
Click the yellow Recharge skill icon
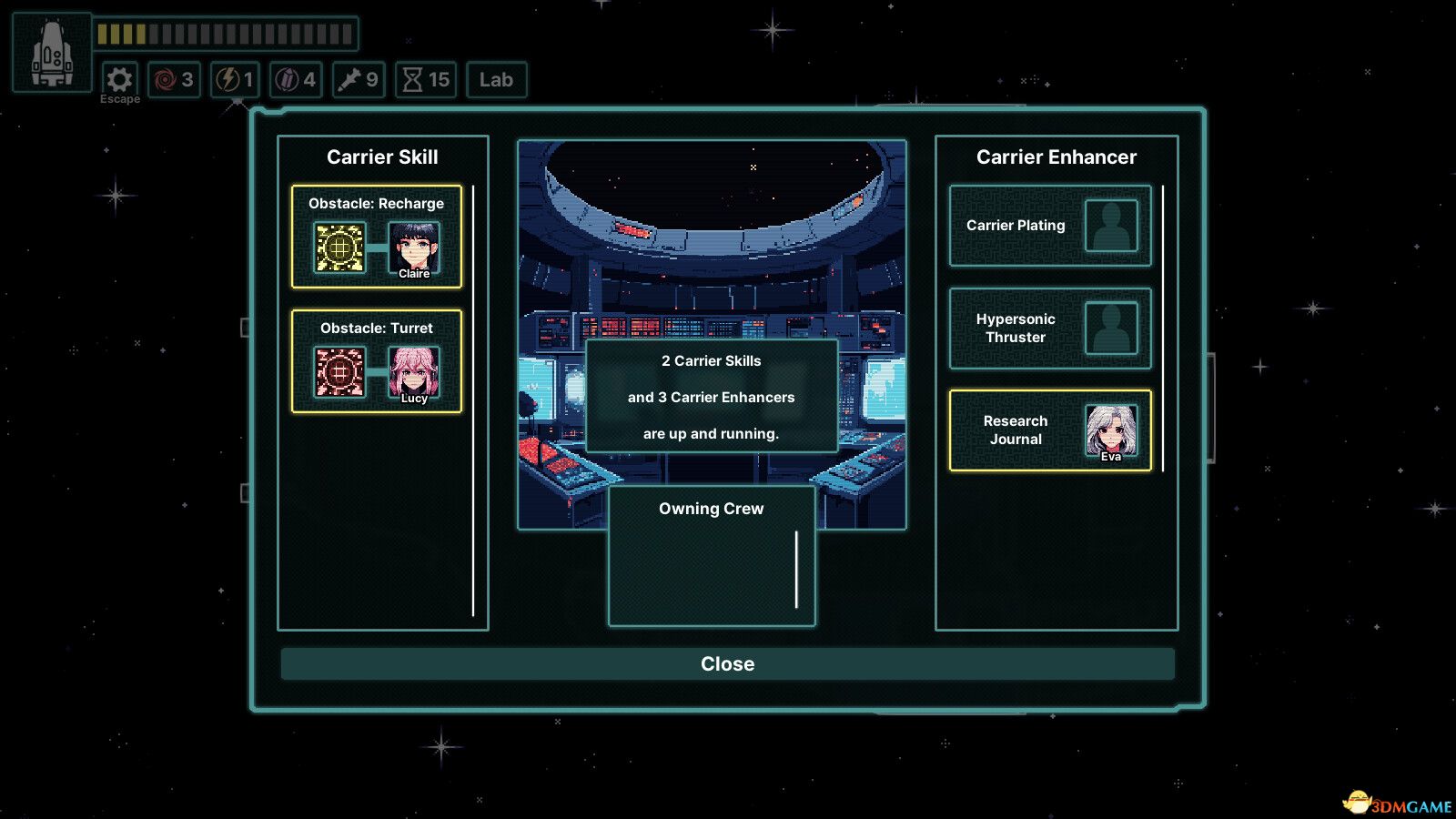(339, 248)
